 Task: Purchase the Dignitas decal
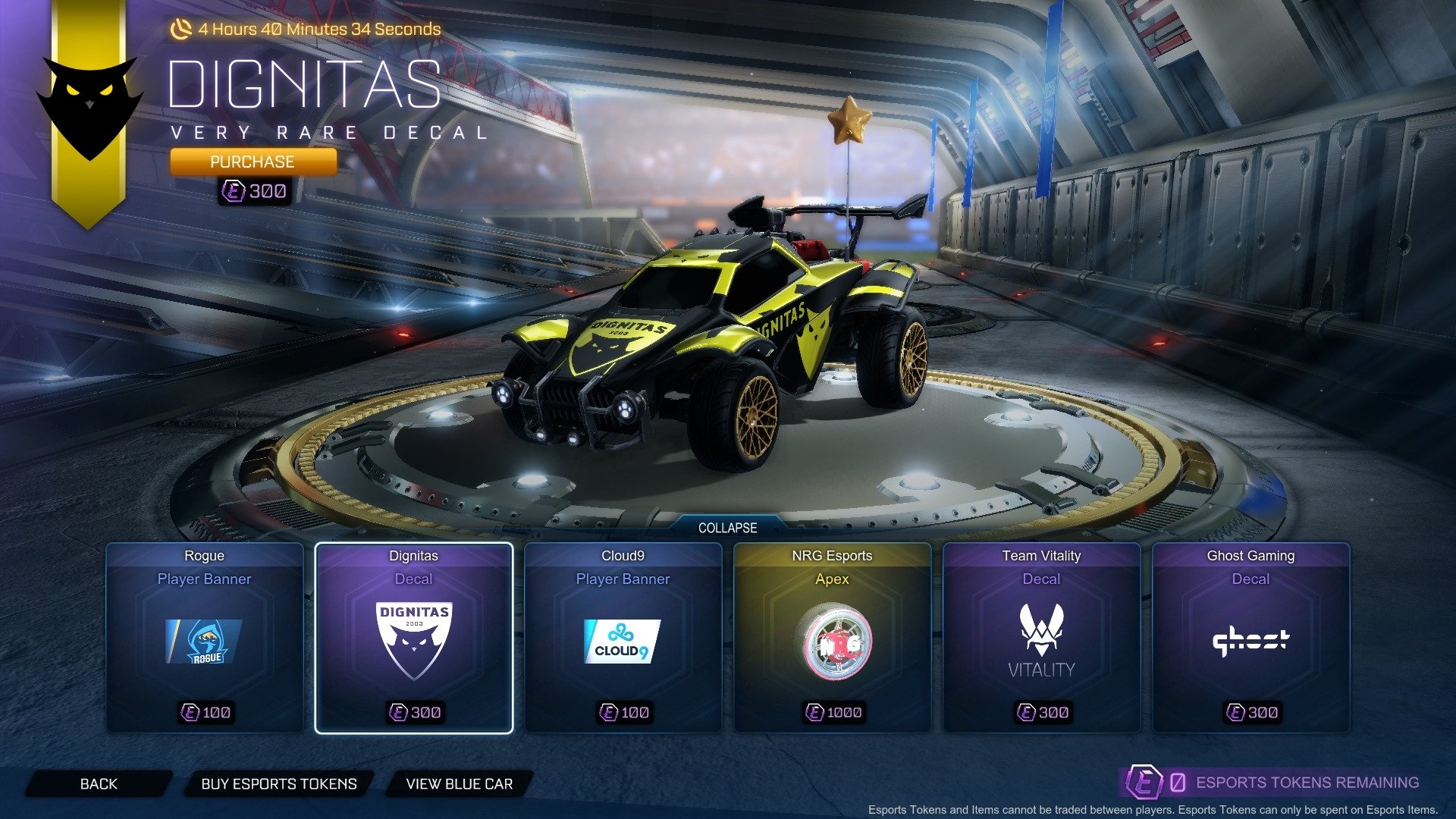point(253,161)
